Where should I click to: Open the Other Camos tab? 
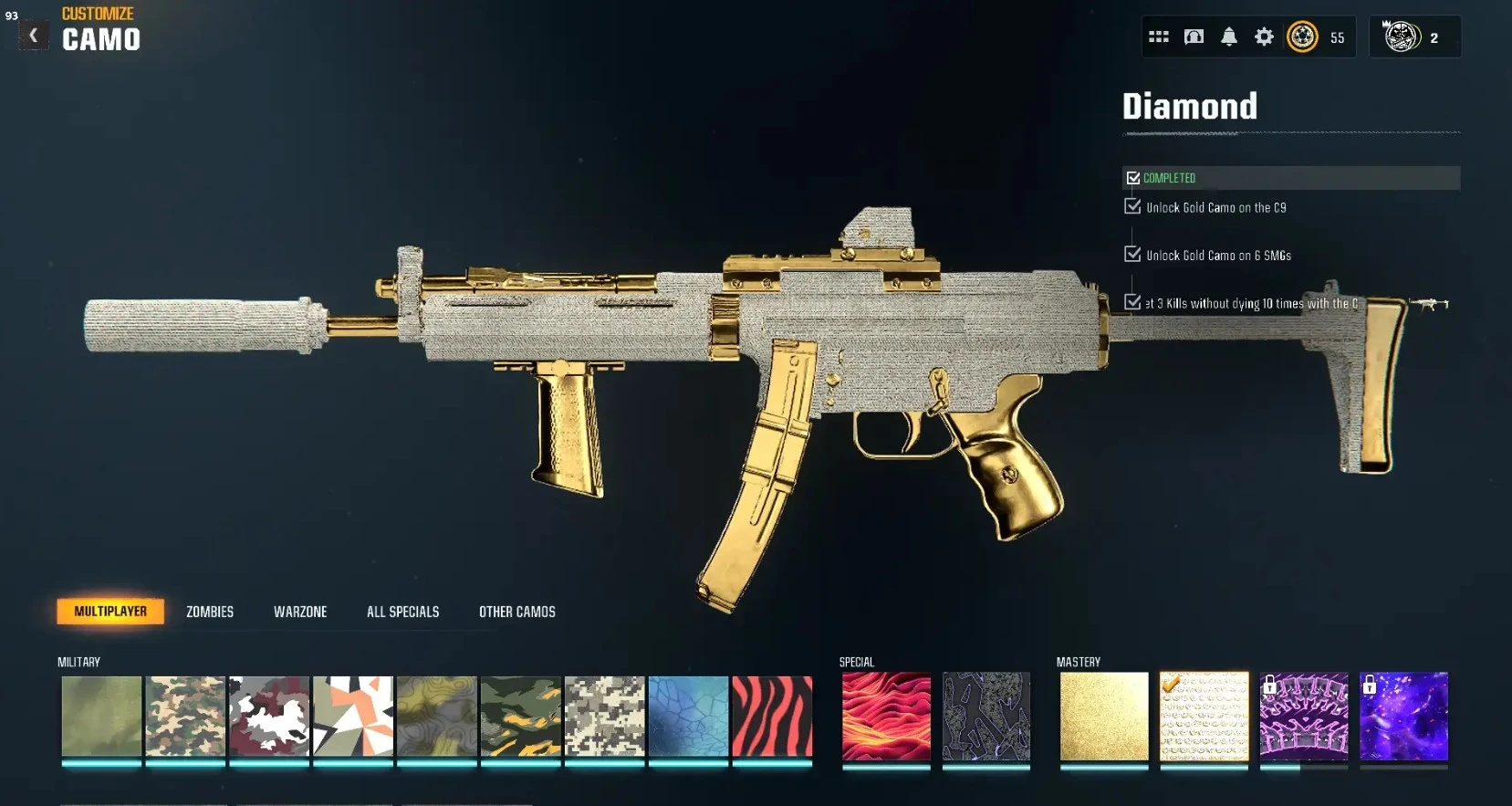click(x=516, y=612)
